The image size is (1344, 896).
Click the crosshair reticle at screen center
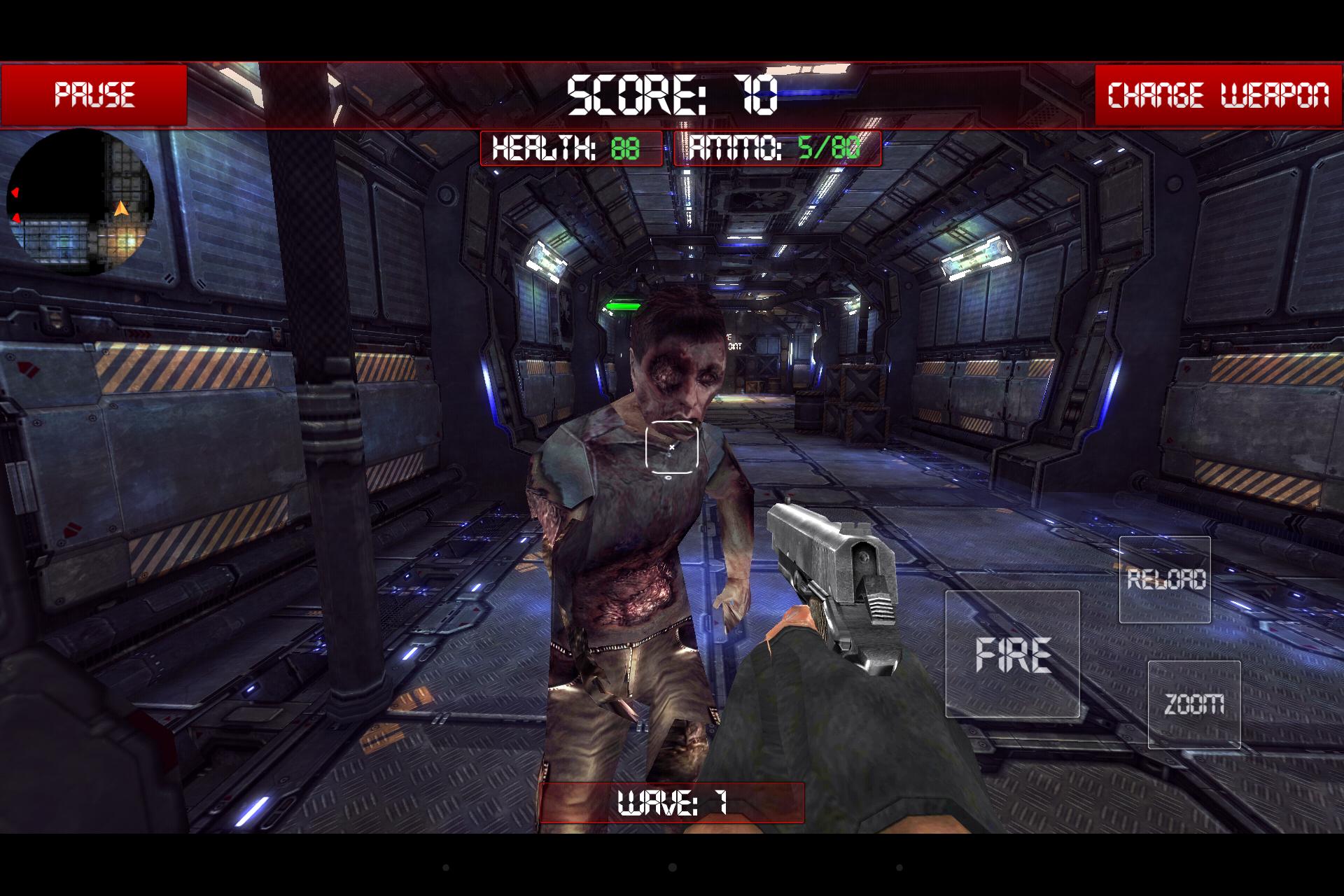click(672, 447)
